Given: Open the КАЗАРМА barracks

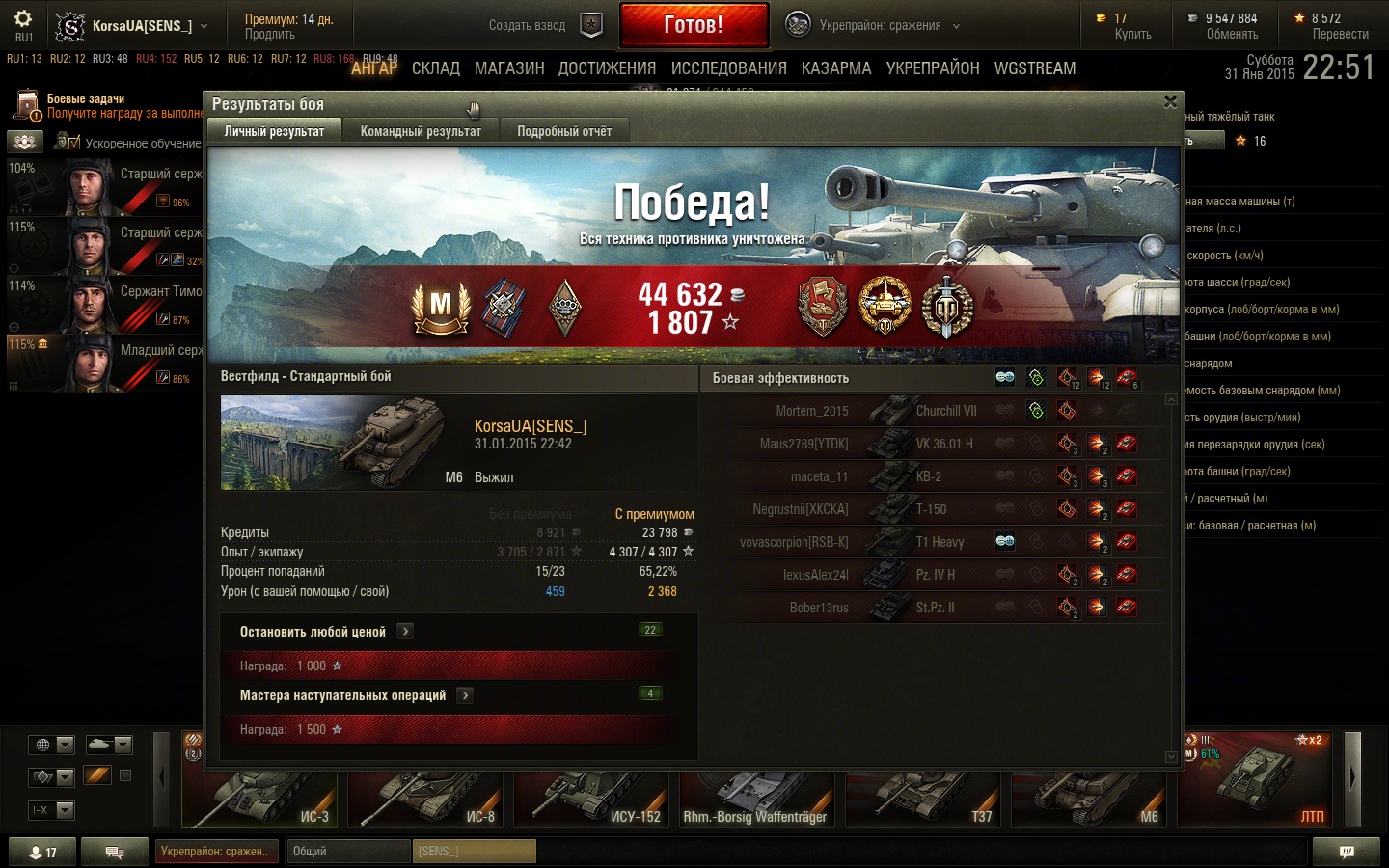Looking at the screenshot, I should (835, 68).
